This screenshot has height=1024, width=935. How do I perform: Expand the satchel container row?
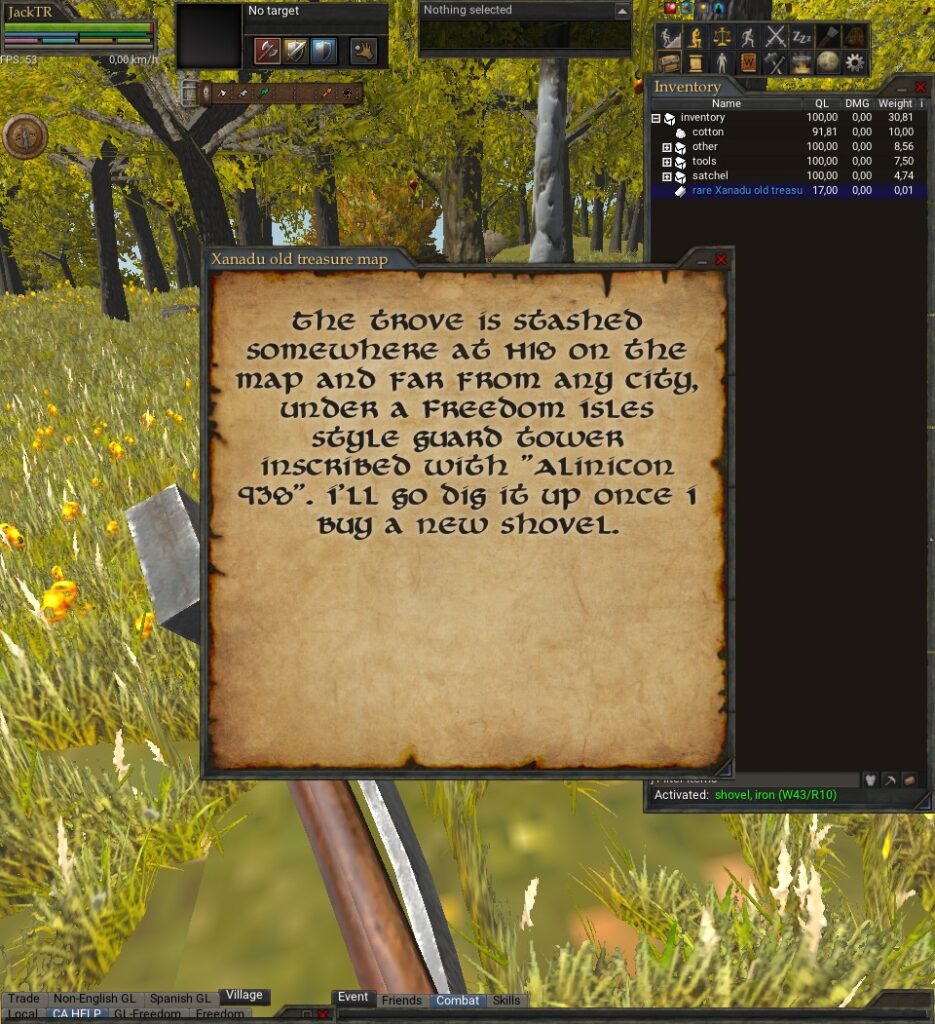pos(667,176)
